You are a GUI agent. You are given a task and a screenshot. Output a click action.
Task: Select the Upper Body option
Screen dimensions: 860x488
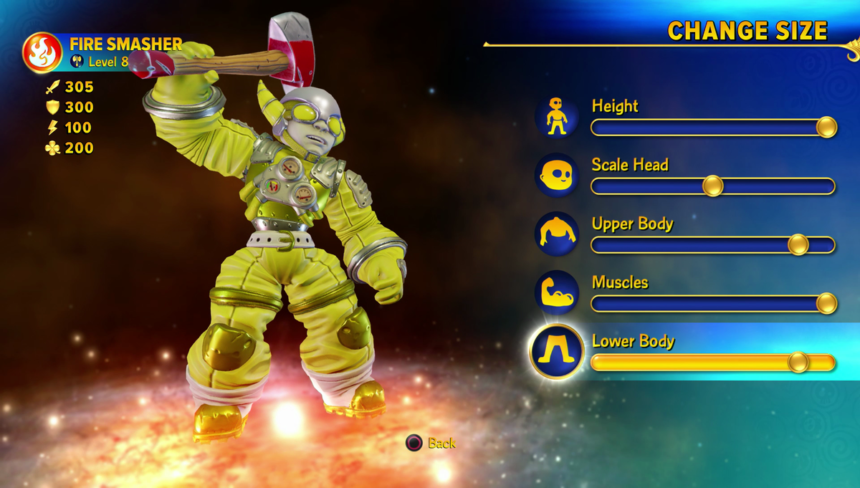(x=632, y=224)
